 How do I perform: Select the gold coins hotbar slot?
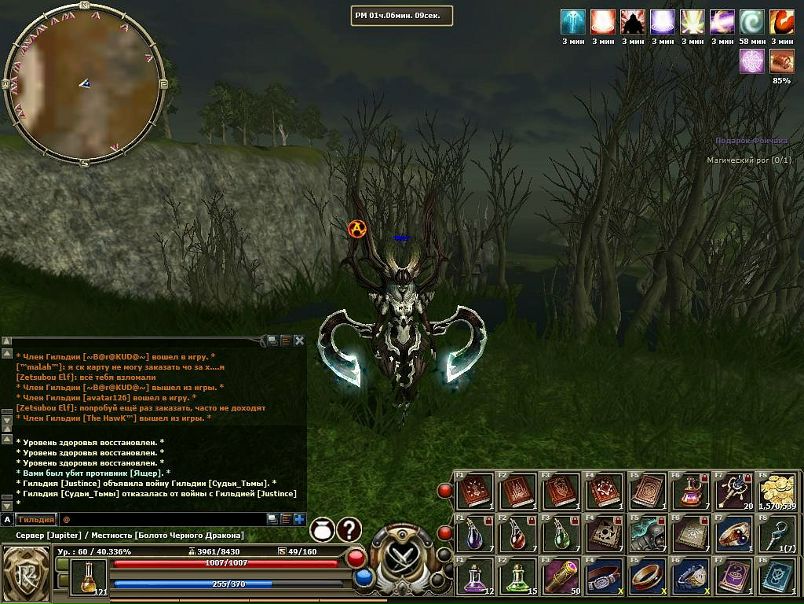777,491
